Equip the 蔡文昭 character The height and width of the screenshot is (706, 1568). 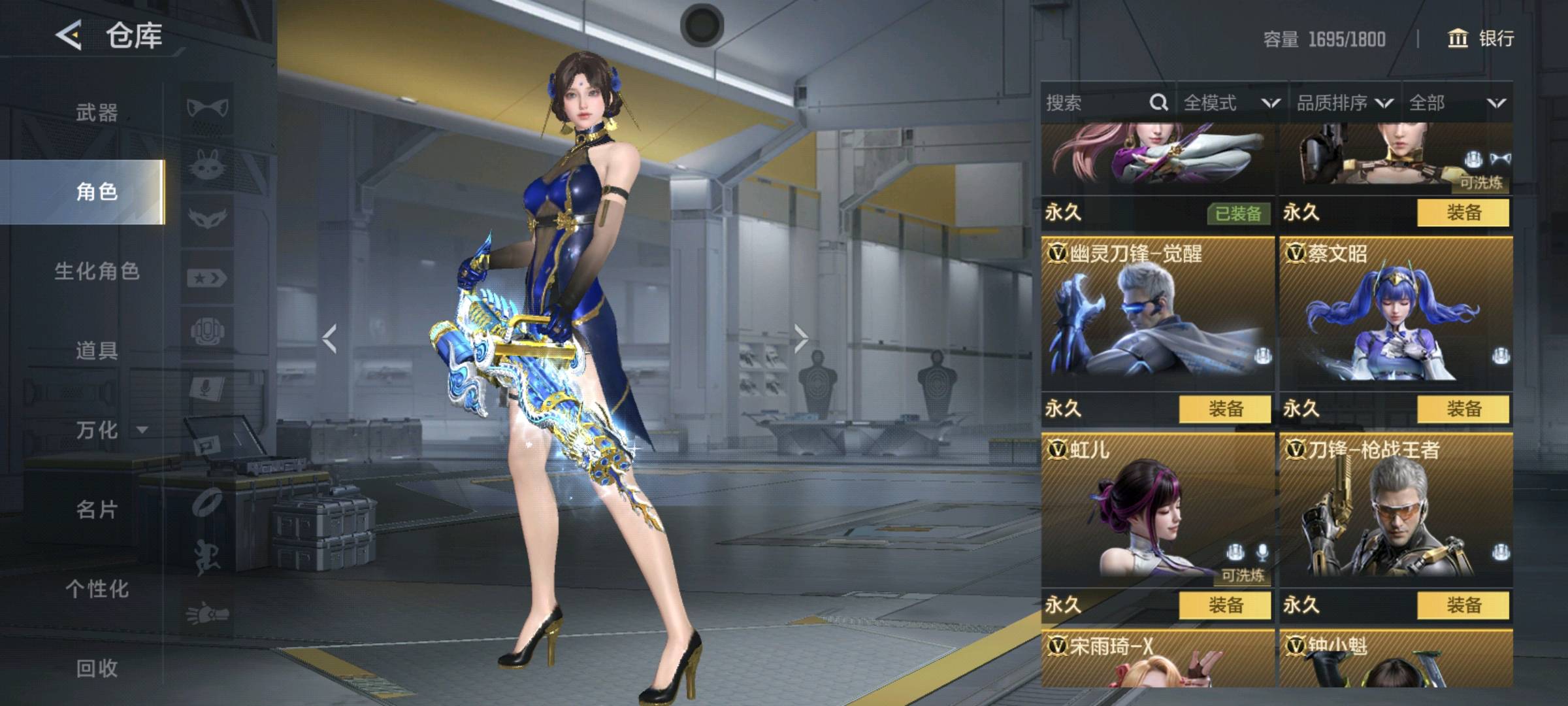(x=1463, y=409)
